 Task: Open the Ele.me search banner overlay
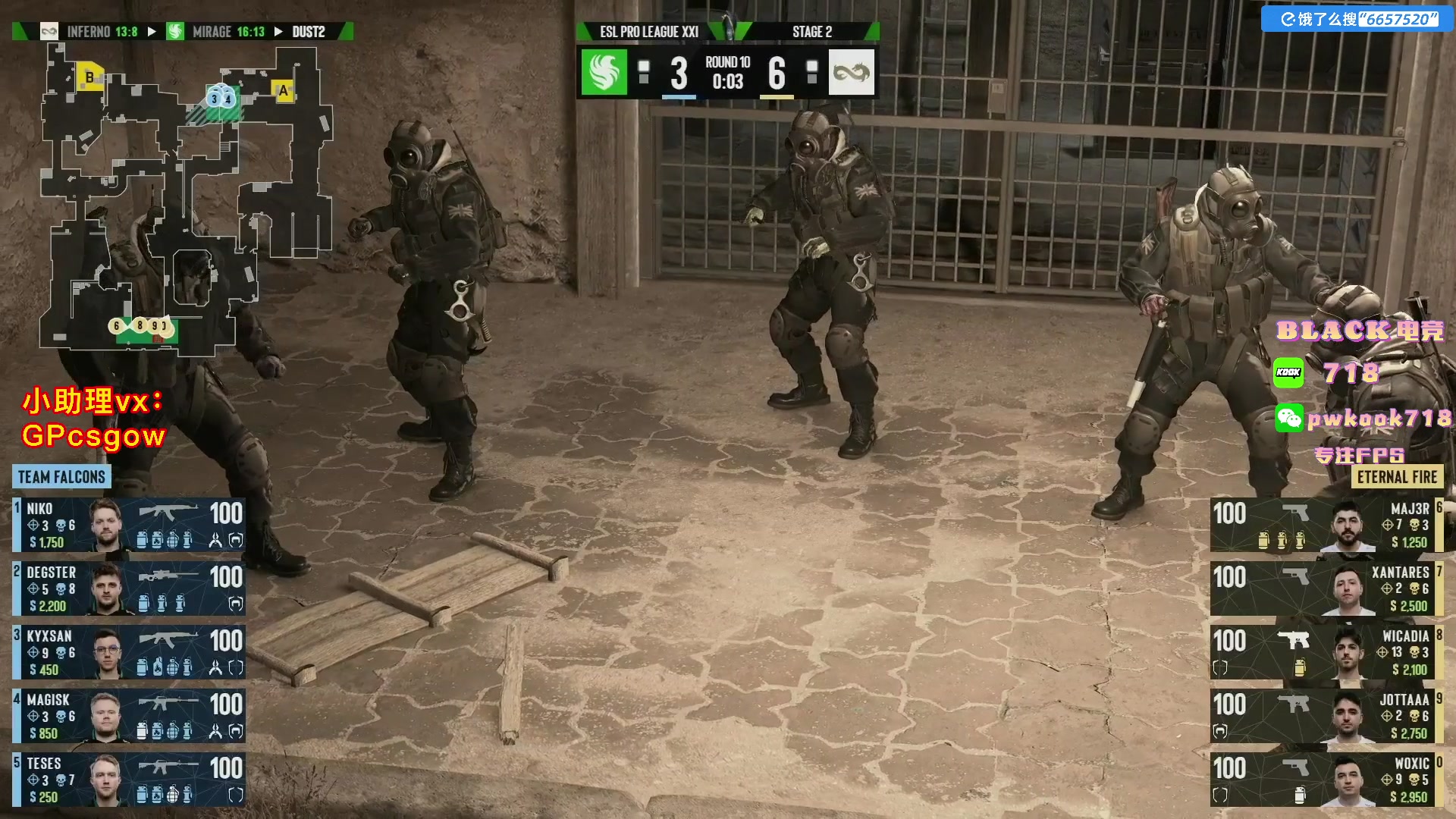coord(1357,19)
